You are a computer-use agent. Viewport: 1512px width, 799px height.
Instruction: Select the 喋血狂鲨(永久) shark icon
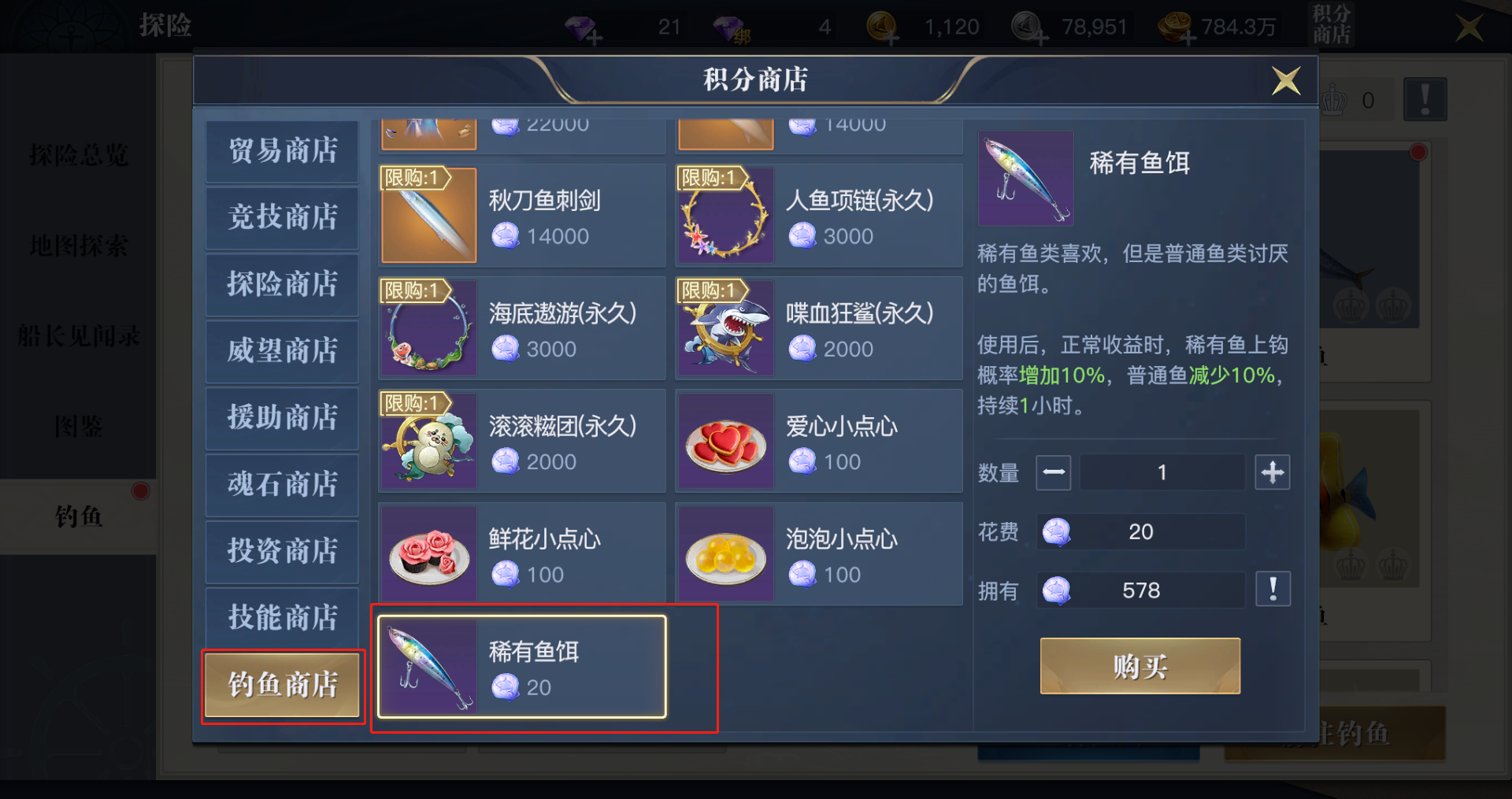[x=724, y=327]
